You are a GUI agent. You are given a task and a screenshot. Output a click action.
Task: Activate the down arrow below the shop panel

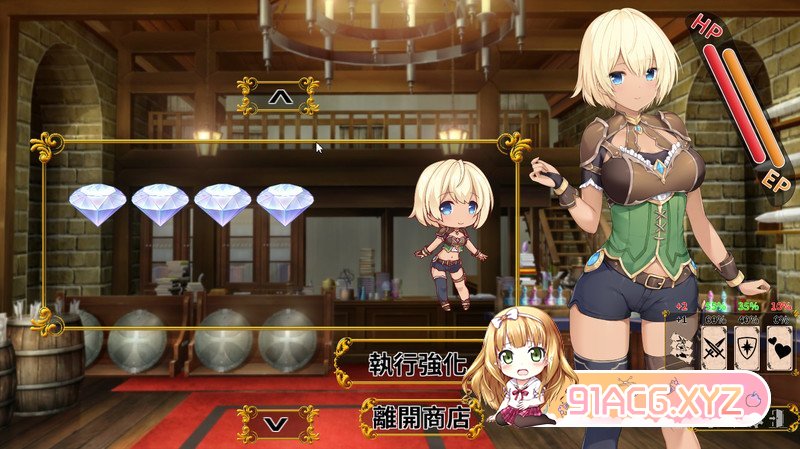coord(279,423)
